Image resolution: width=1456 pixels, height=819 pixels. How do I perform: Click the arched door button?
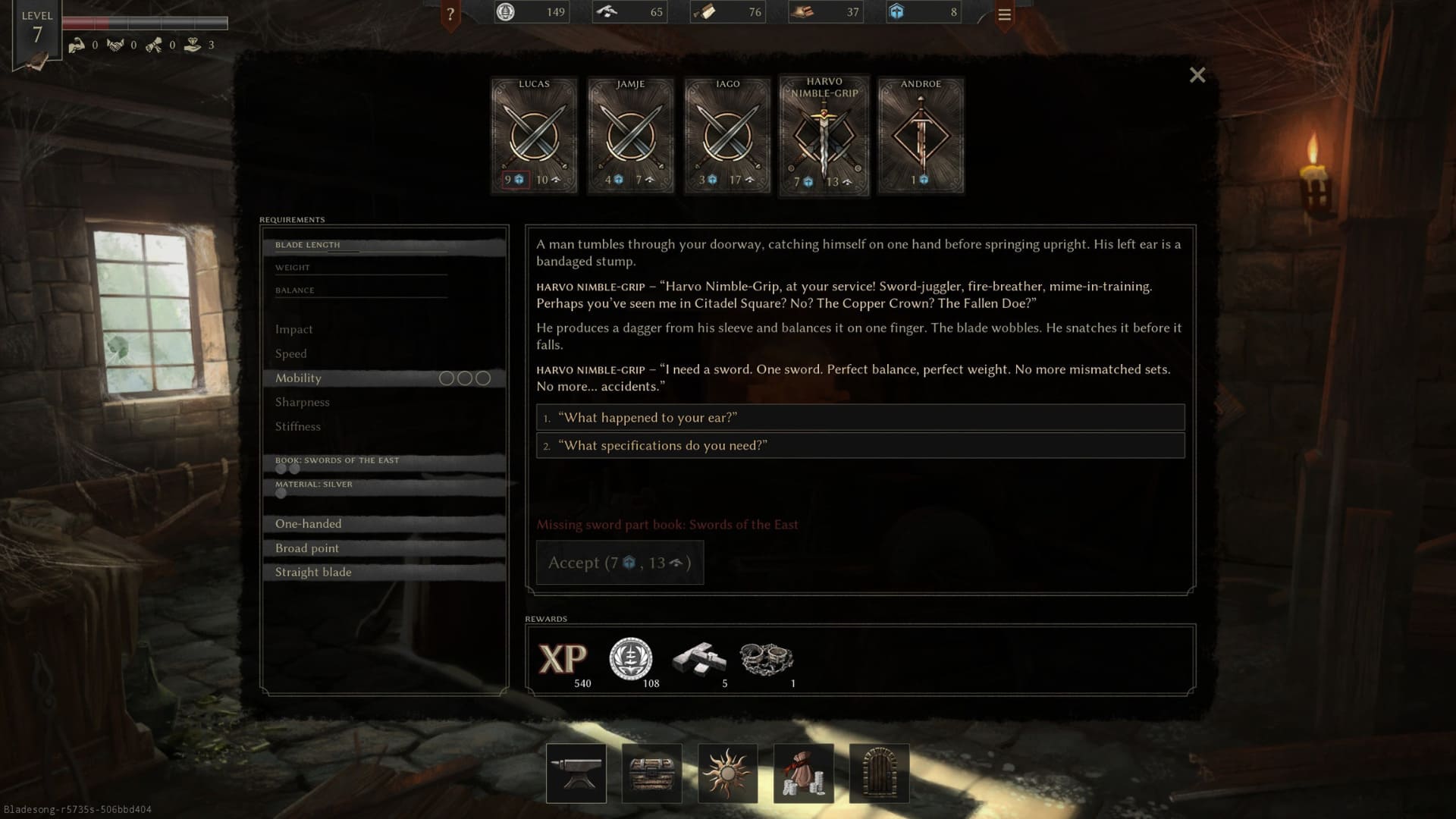880,773
